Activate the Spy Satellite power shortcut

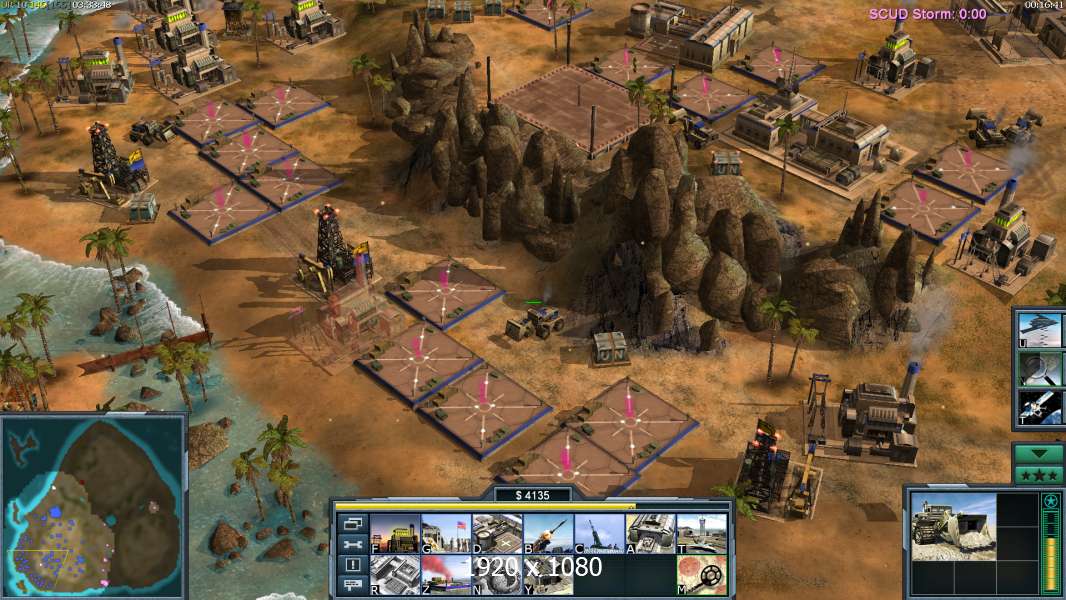coord(1040,407)
